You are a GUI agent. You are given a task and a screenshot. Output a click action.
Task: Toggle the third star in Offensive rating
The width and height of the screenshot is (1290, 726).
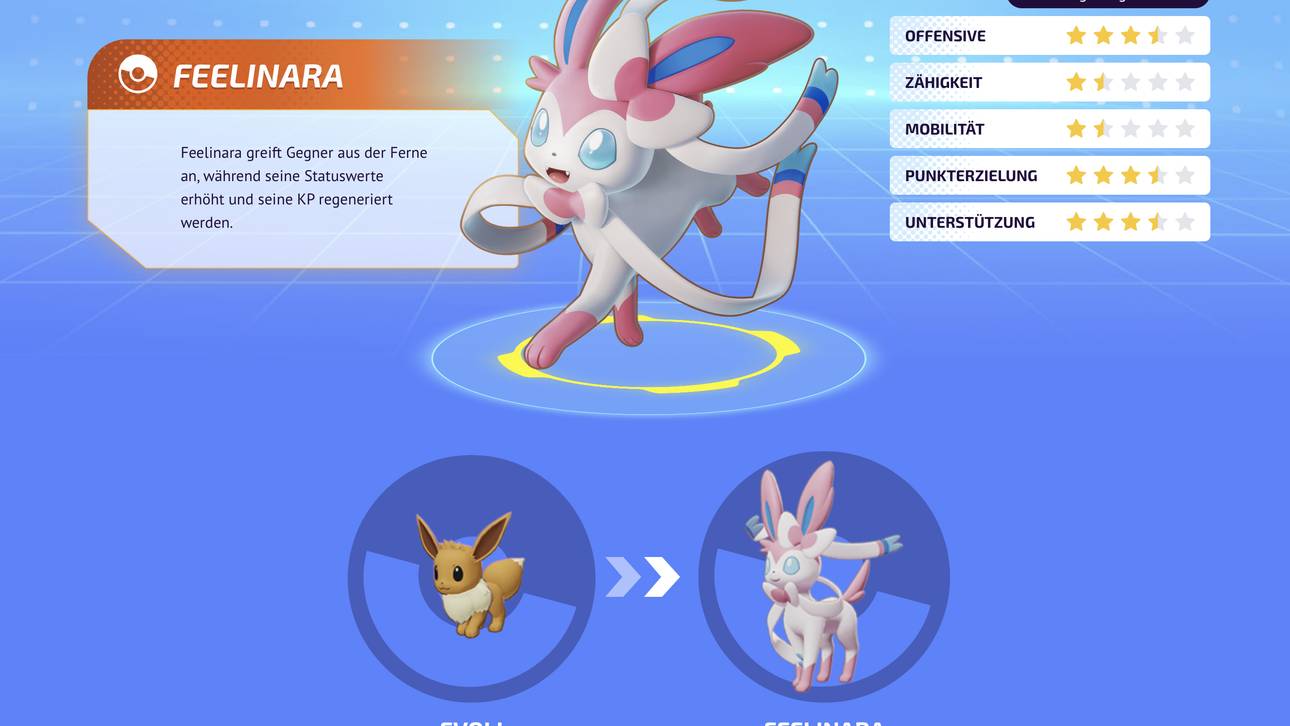tap(1130, 33)
